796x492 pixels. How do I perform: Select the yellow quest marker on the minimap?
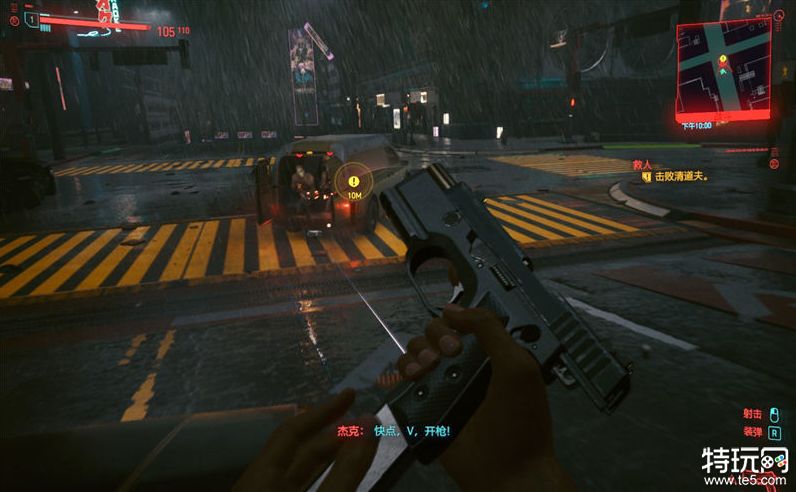pyautogui.click(x=722, y=60)
